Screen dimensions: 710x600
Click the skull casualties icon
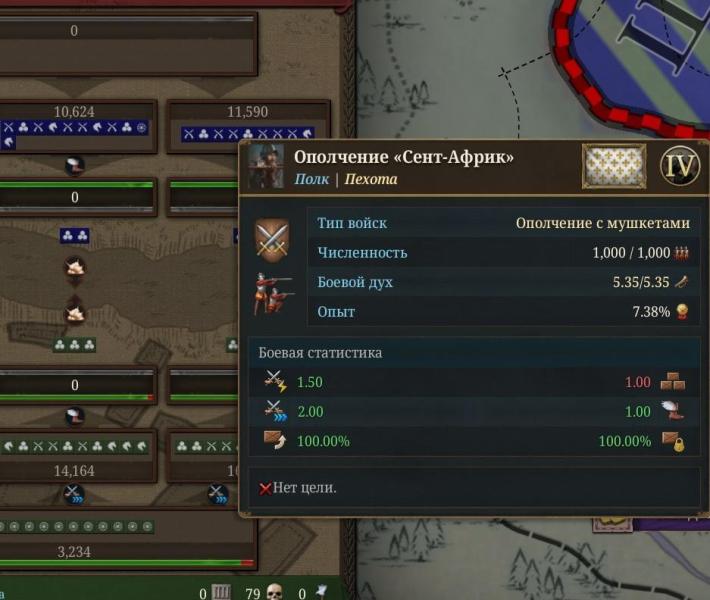click(x=275, y=593)
